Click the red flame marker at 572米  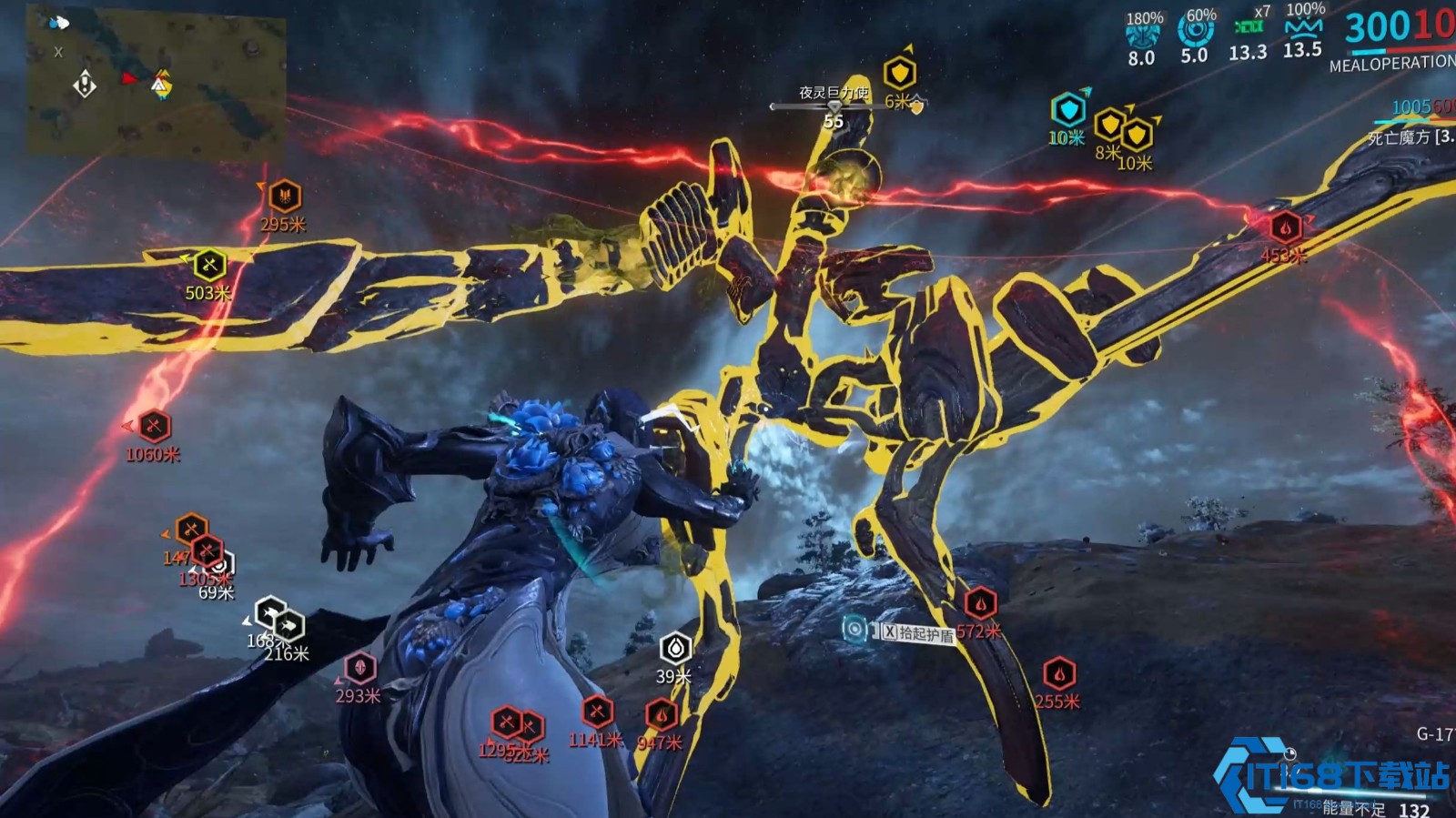pyautogui.click(x=980, y=603)
